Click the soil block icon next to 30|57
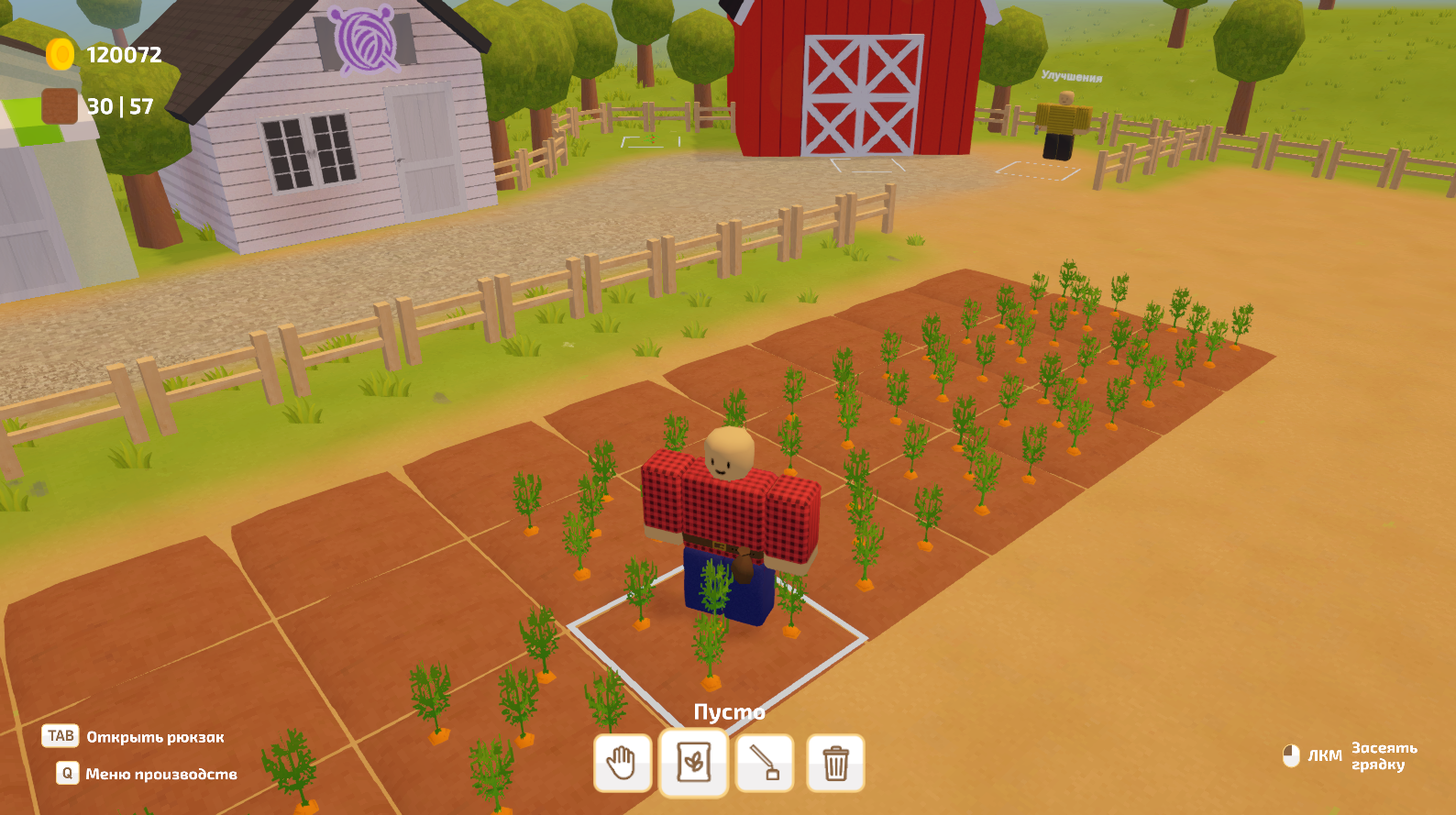The height and width of the screenshot is (815, 1456). click(x=59, y=105)
